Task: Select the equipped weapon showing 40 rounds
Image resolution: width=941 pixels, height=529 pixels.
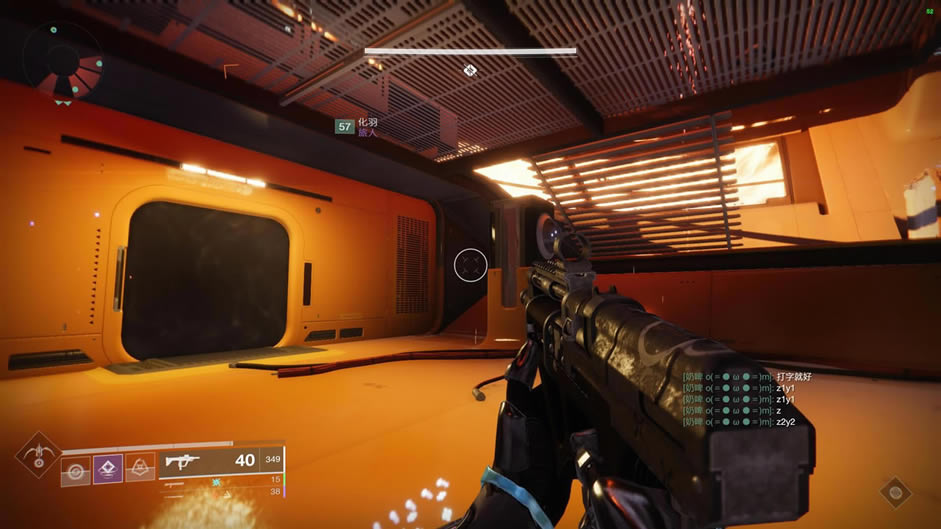Action: pyautogui.click(x=222, y=461)
